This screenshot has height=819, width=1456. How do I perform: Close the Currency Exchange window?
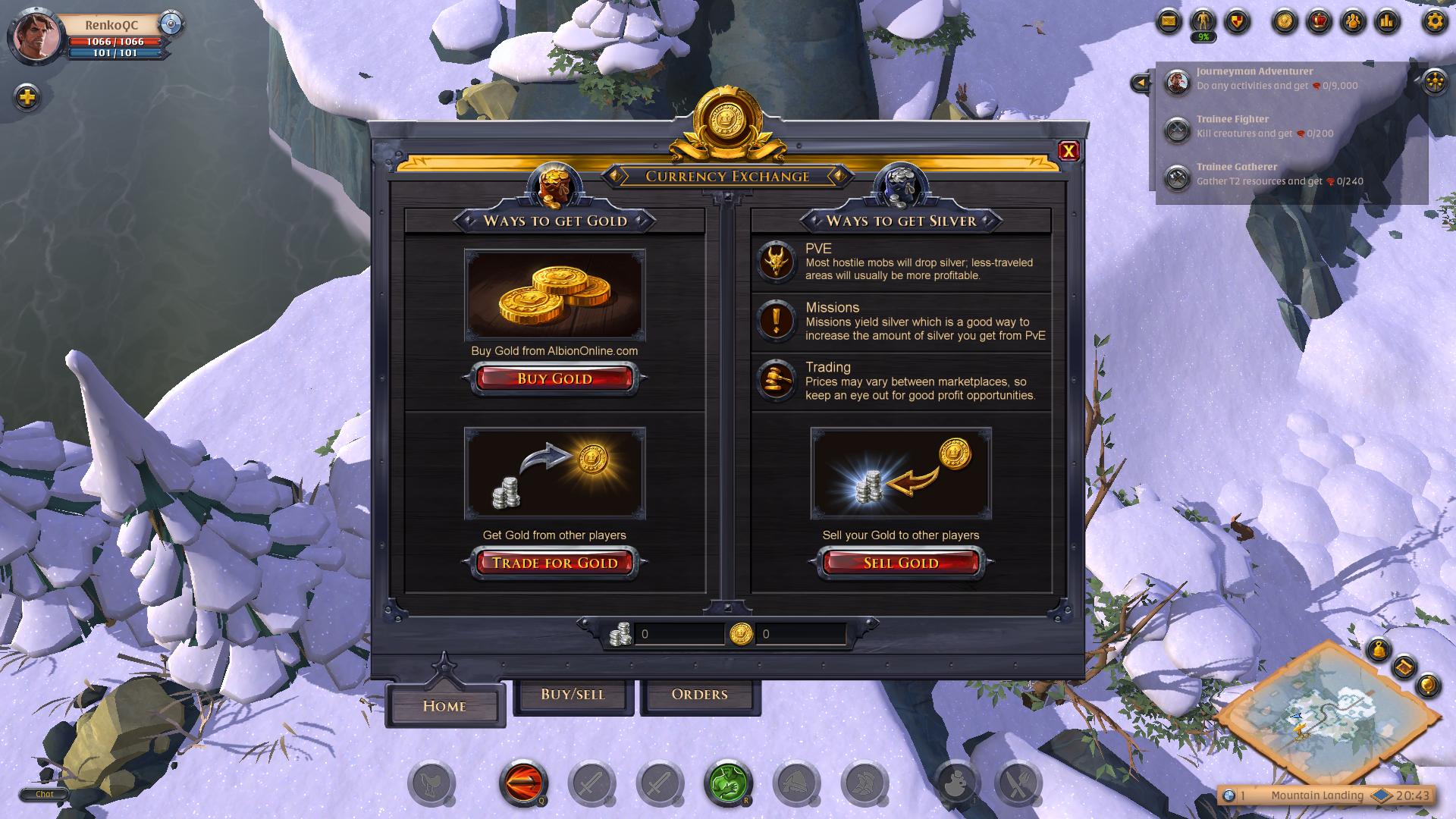pyautogui.click(x=1068, y=151)
